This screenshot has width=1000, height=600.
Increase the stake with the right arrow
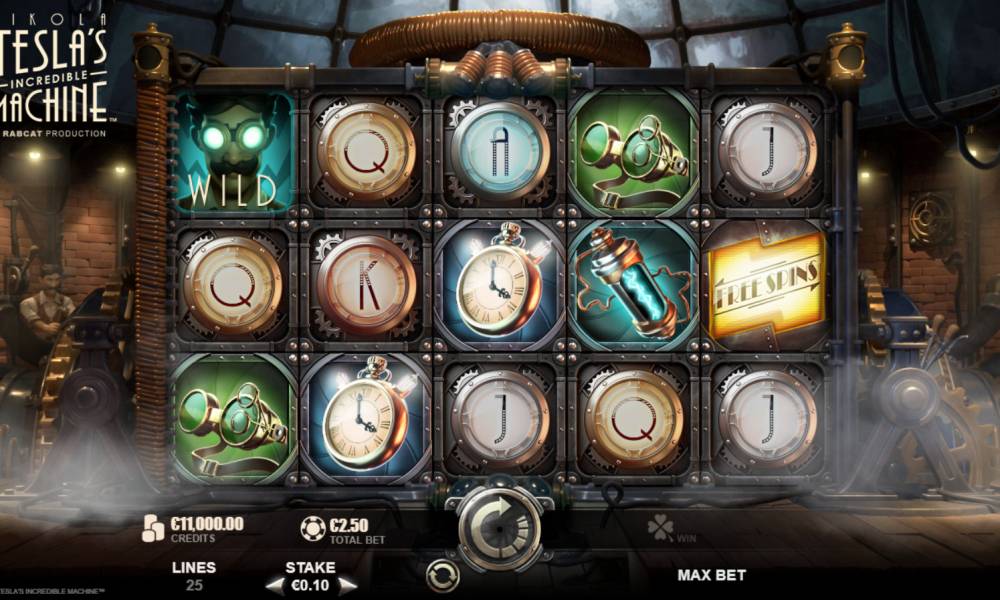[x=347, y=585]
